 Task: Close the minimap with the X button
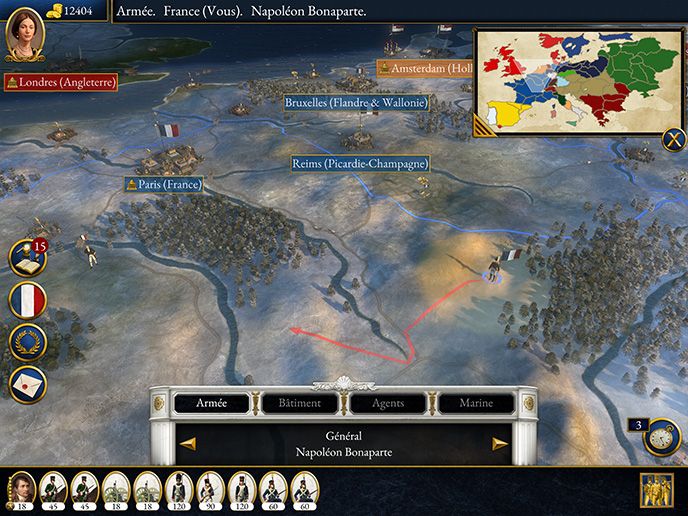673,140
